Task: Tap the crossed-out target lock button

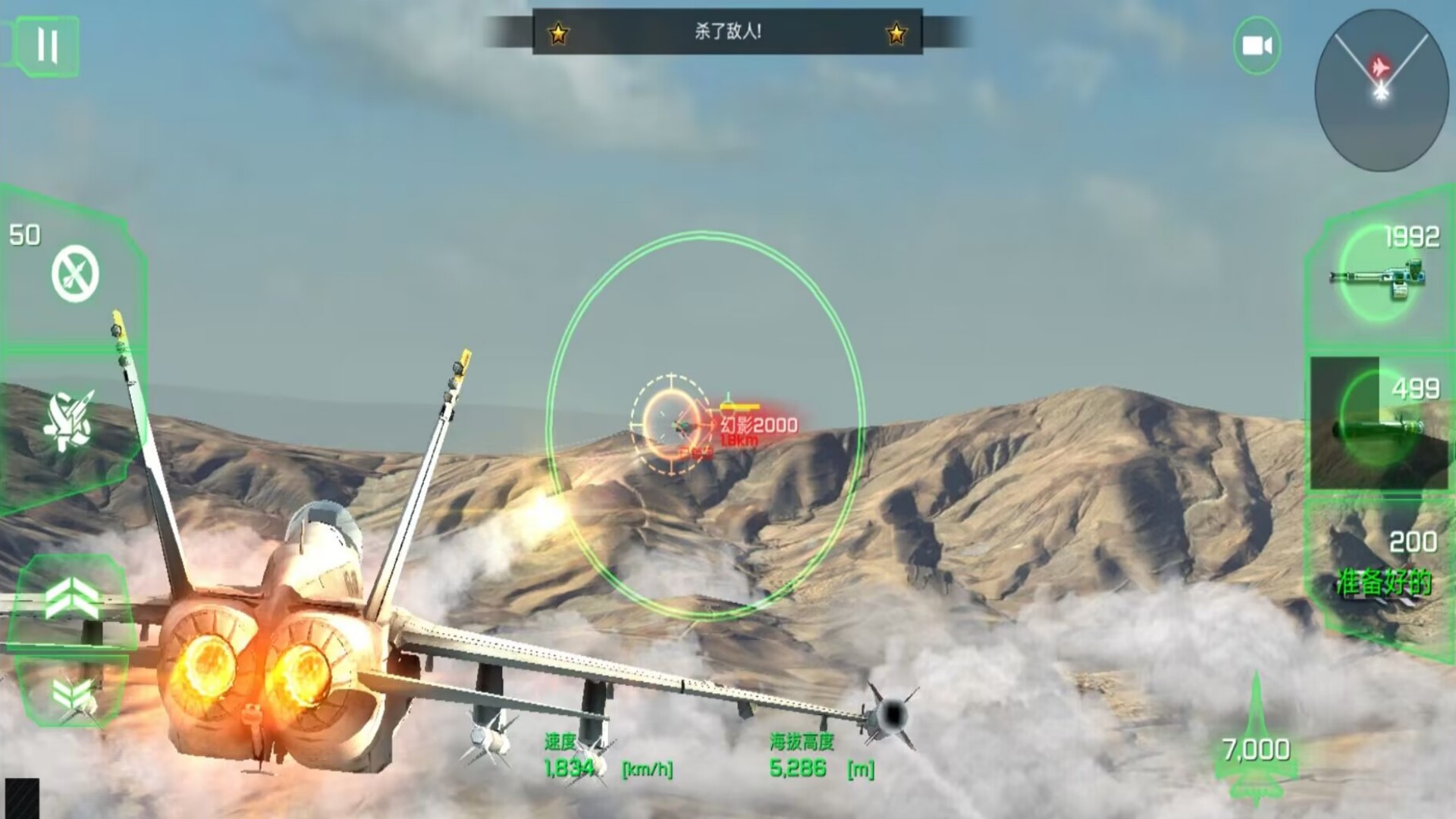Action: 75,274
